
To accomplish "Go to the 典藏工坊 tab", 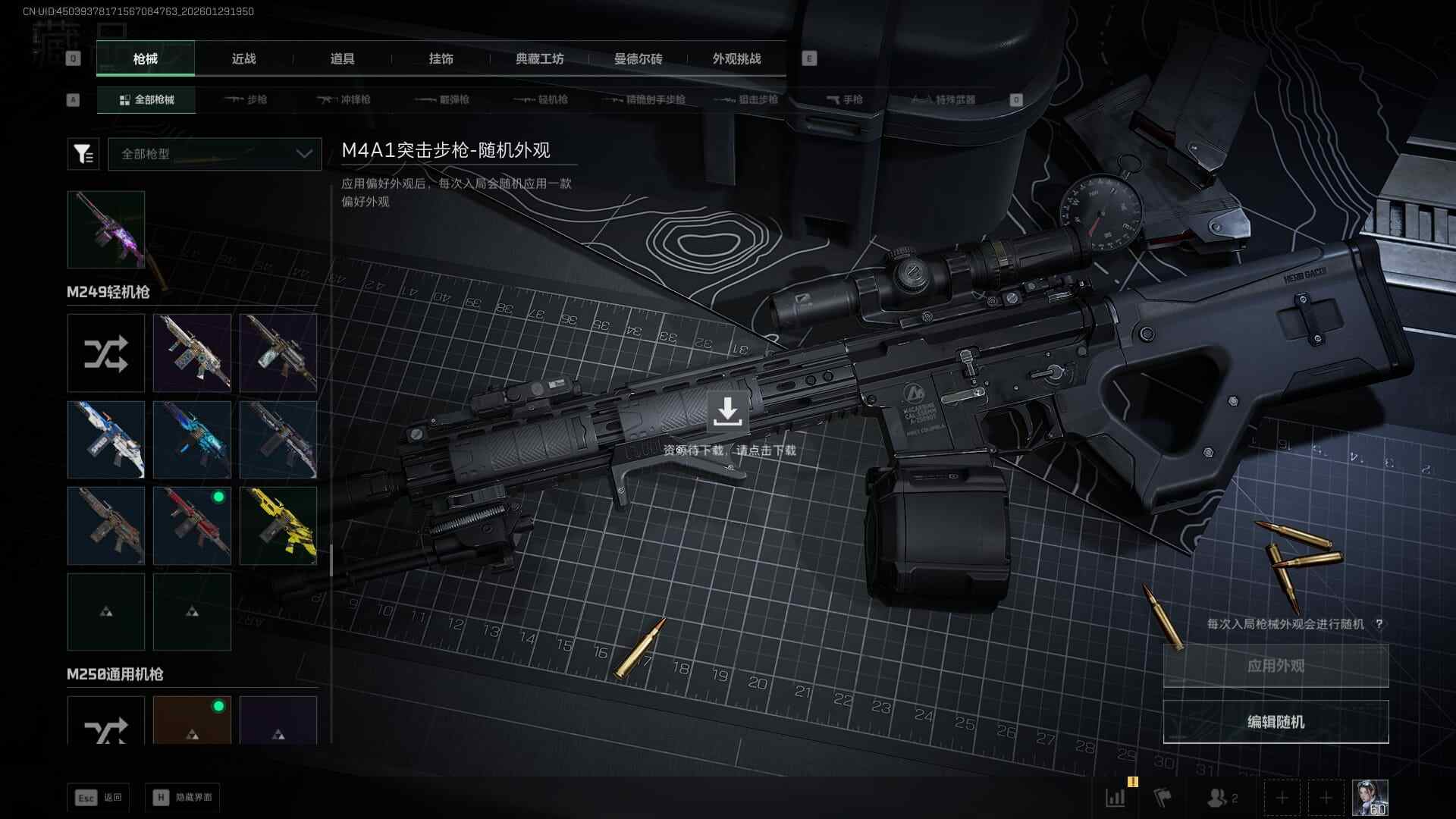I will [539, 59].
